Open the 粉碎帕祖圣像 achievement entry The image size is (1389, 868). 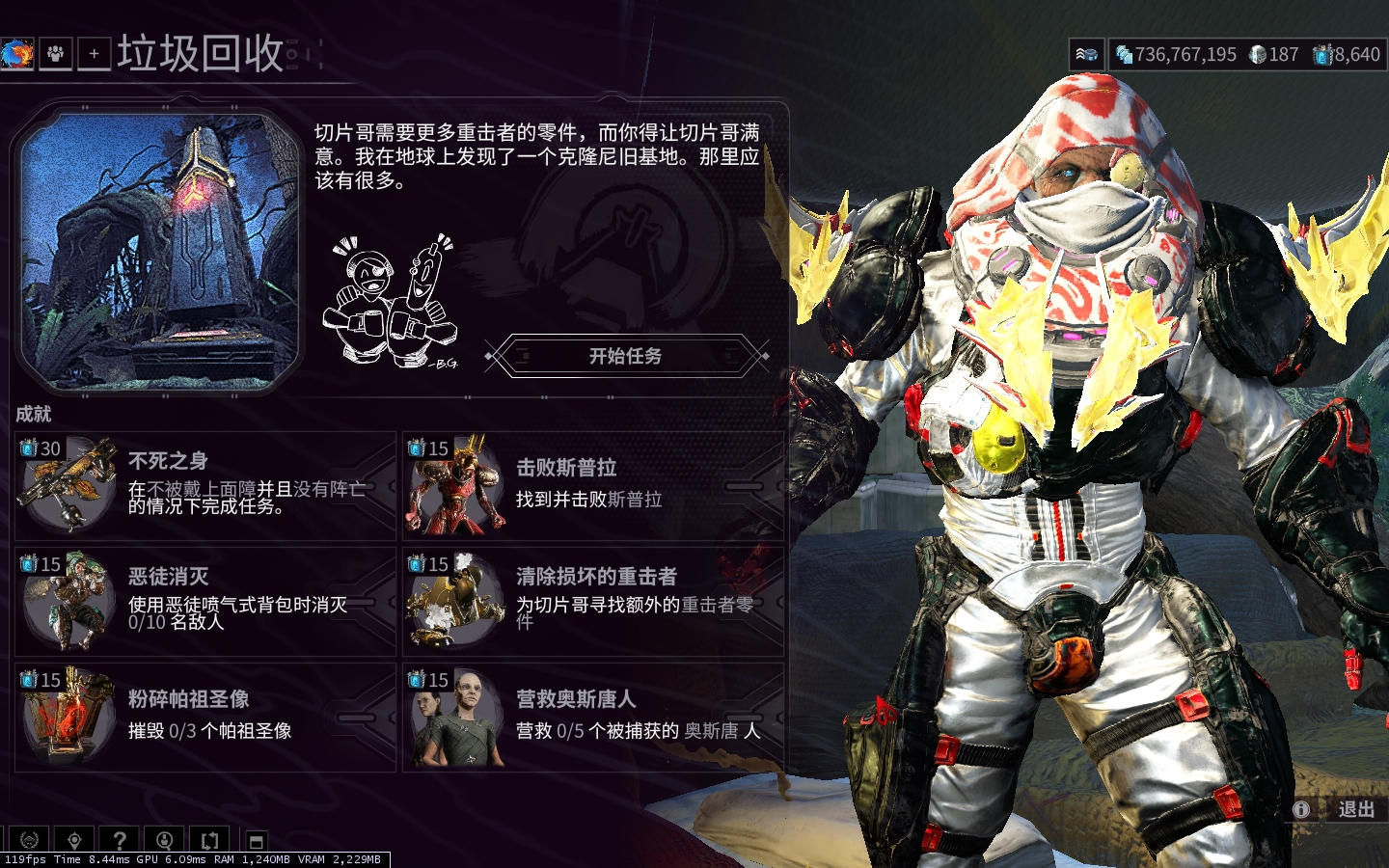pos(205,718)
